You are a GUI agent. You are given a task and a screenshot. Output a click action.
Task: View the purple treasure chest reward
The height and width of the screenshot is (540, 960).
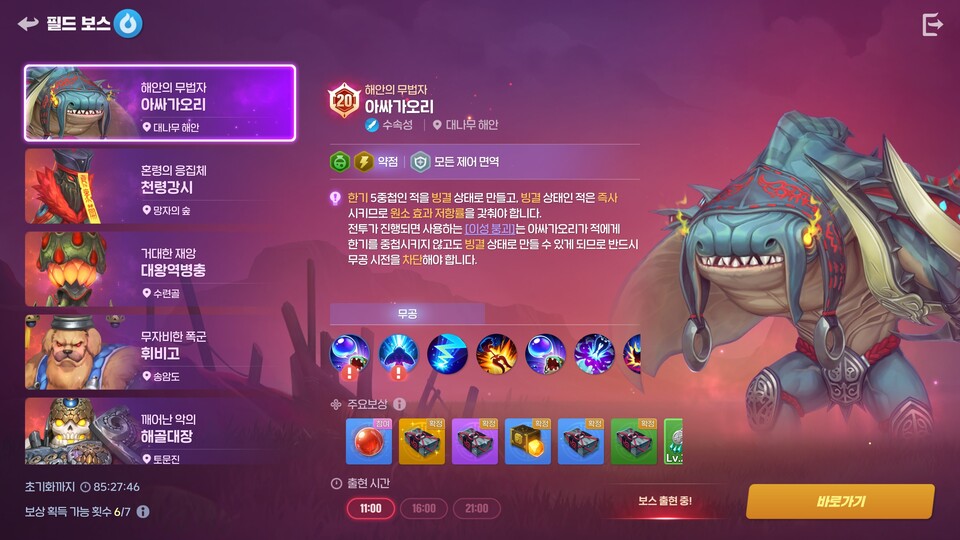(x=475, y=442)
